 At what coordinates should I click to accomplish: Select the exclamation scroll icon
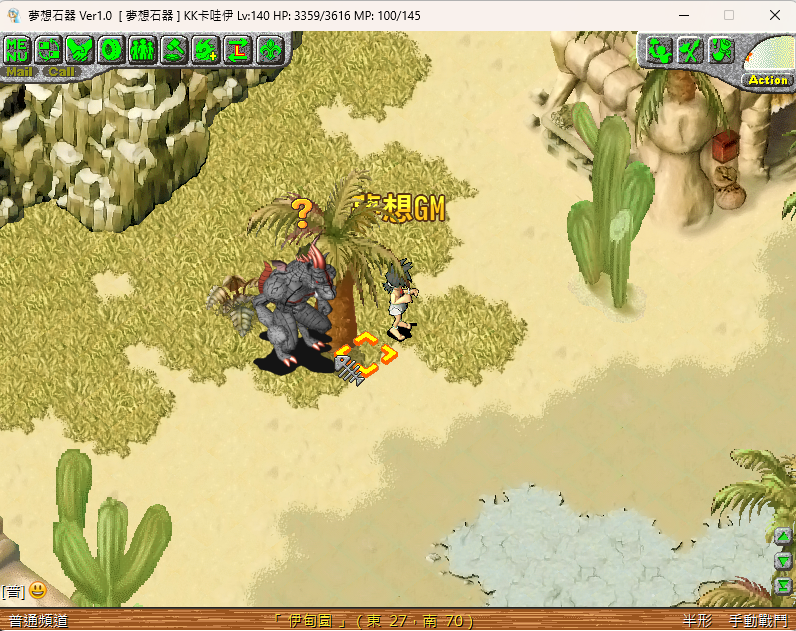721,49
